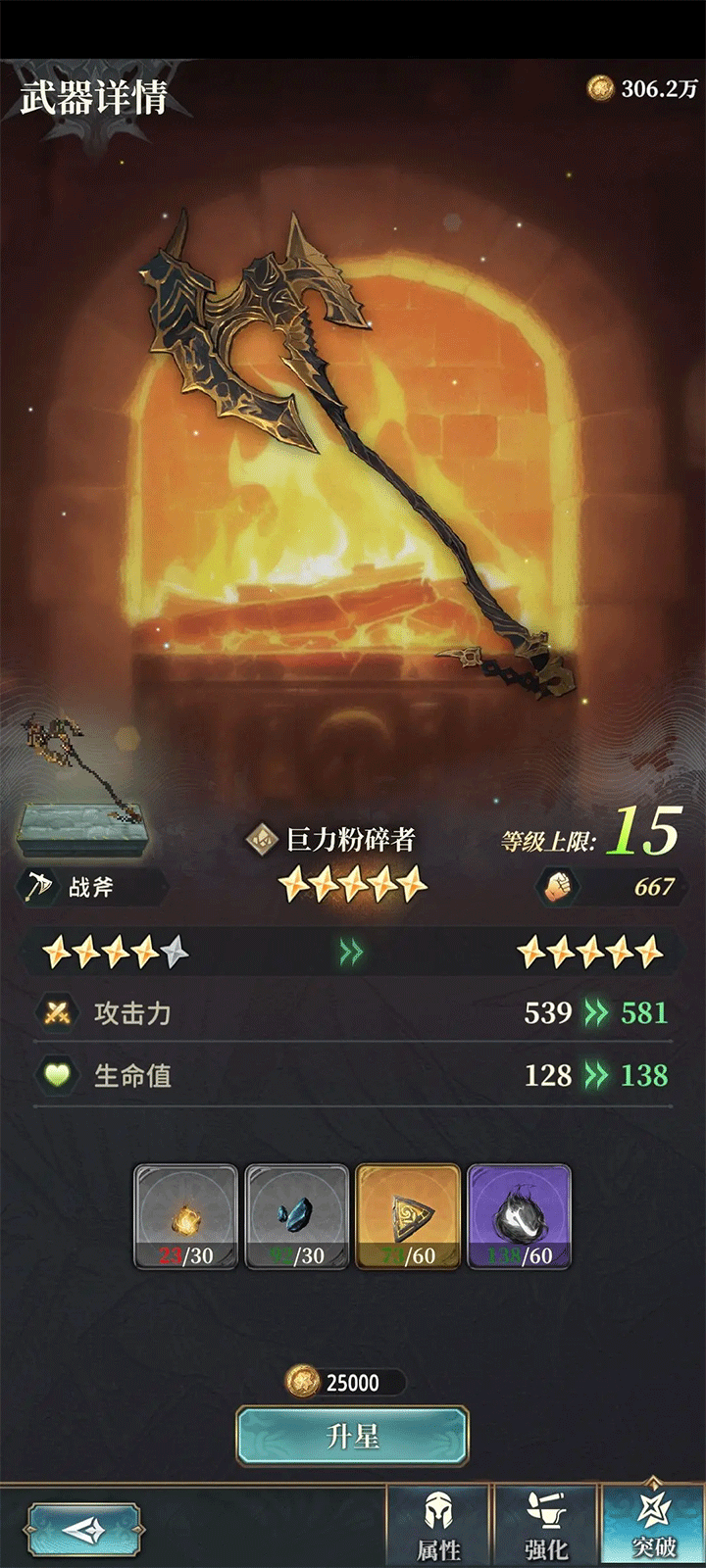Tap the 战斧 battle axe type label

coord(90,887)
